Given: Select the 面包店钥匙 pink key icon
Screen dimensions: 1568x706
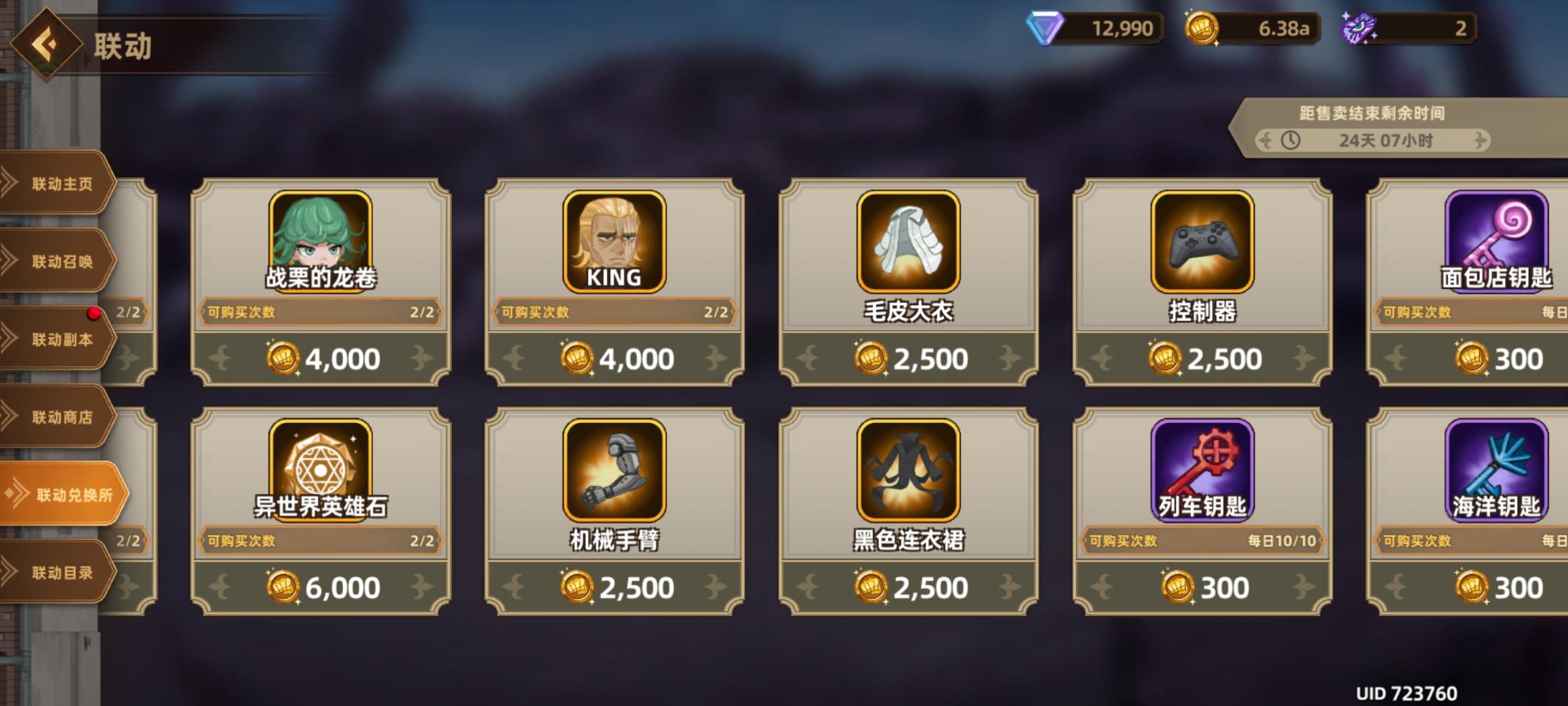Looking at the screenshot, I should point(1496,237).
